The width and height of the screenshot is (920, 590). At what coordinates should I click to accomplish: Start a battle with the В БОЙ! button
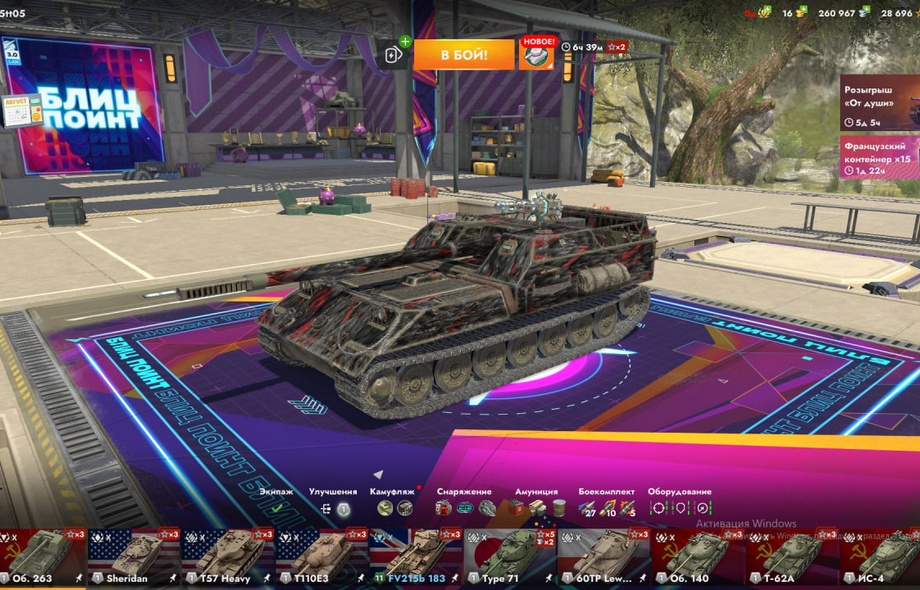point(463,54)
